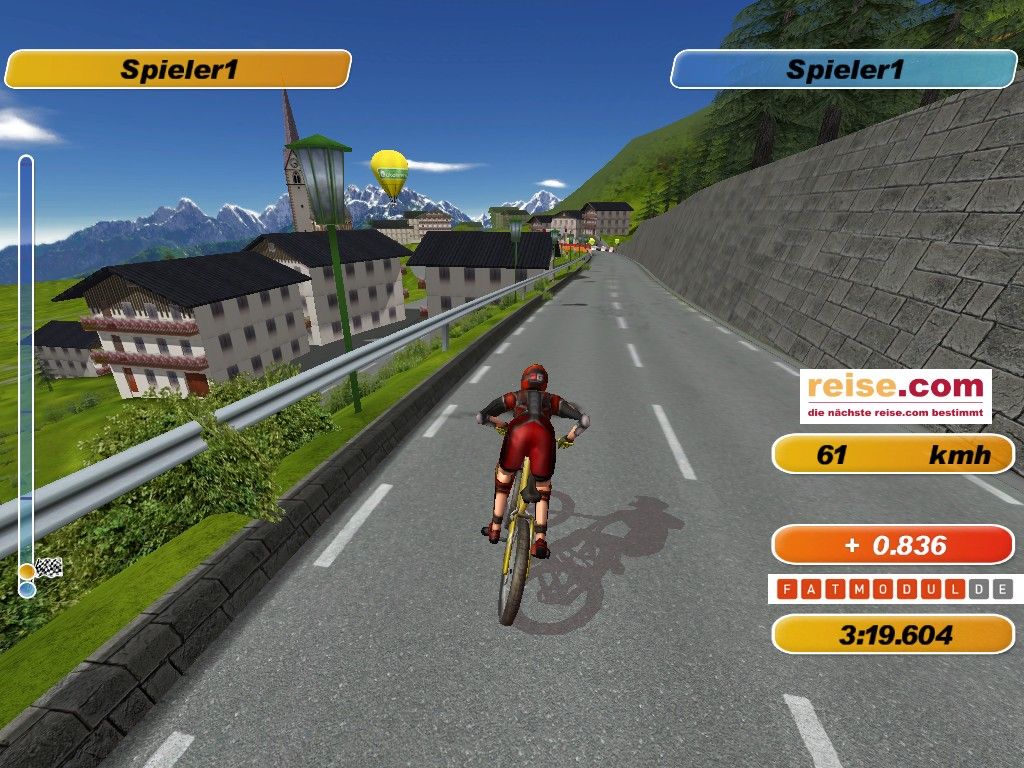Open the reise.com sponsor banner
The width and height of the screenshot is (1024, 768).
click(x=895, y=396)
